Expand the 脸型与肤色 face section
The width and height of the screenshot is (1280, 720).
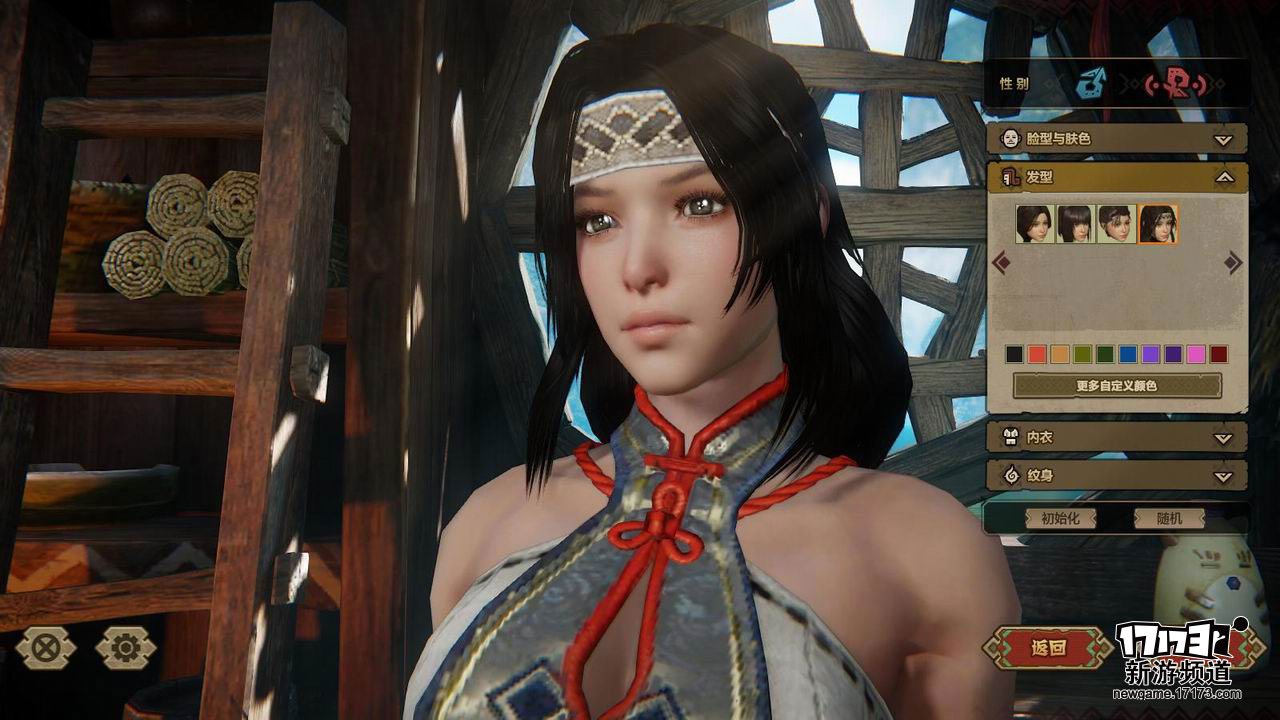[1116, 139]
